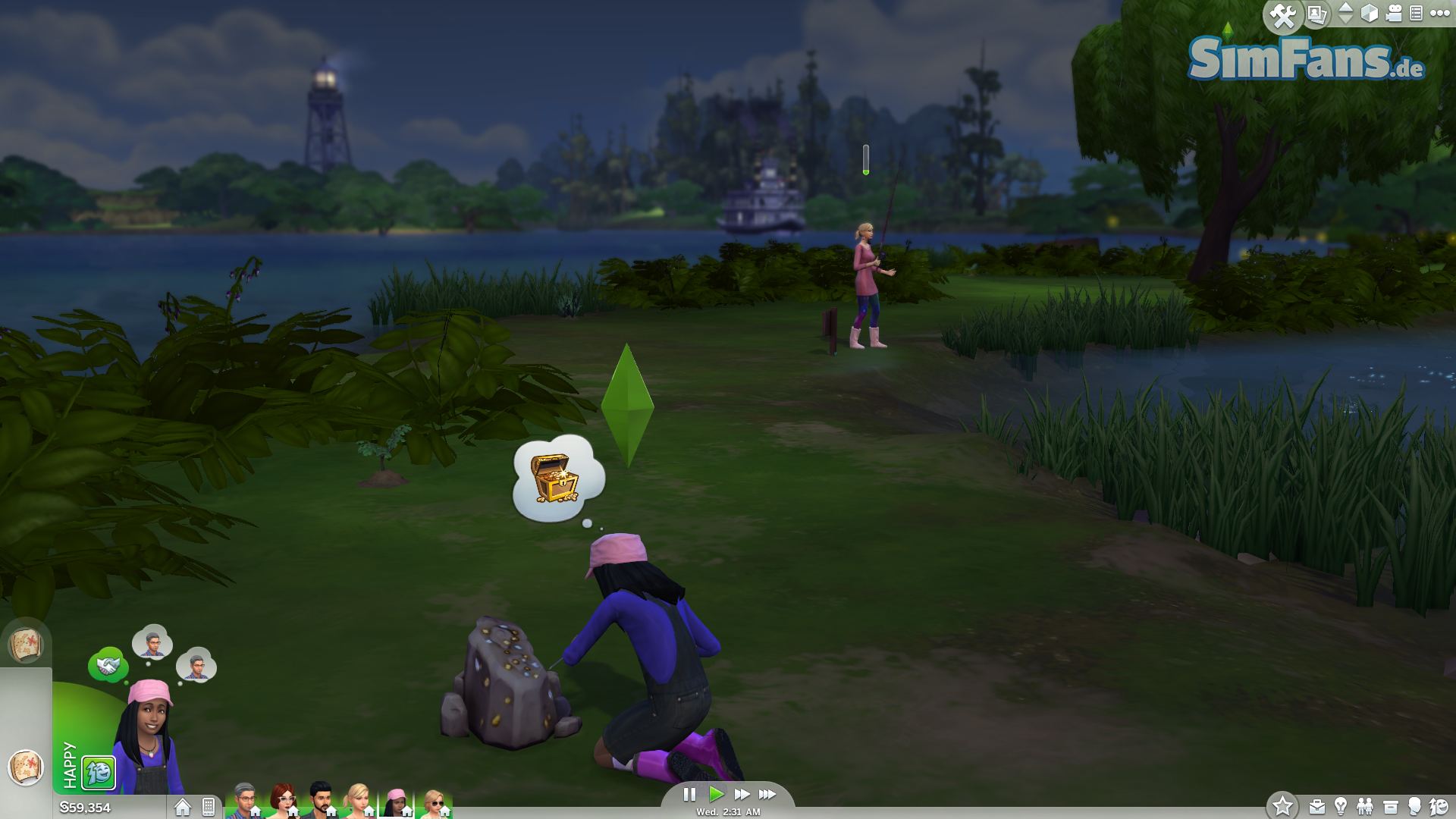
Task: Set game speed to normal play
Action: click(x=716, y=794)
